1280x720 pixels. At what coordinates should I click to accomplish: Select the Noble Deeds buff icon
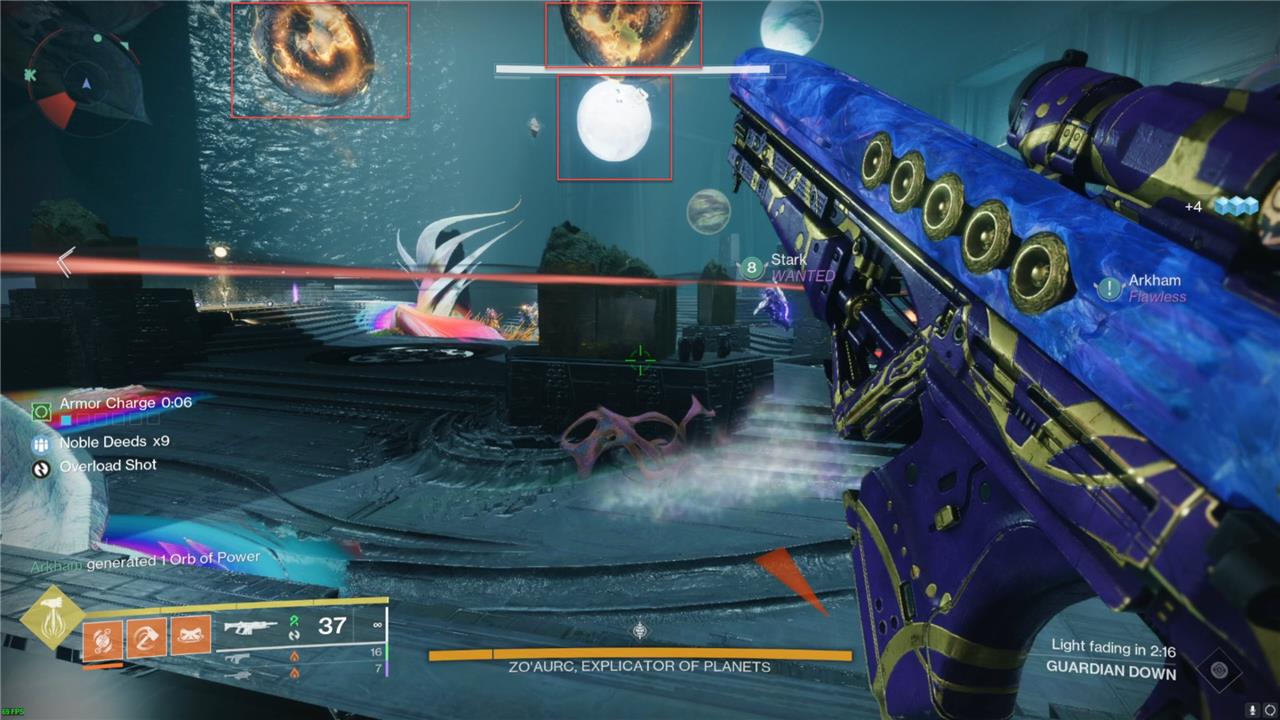tap(41, 443)
